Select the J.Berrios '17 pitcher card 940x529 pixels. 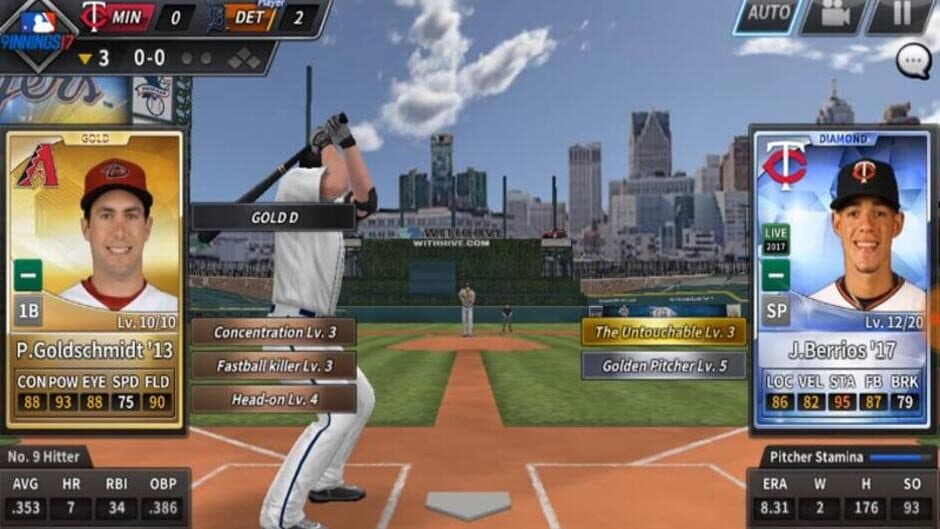[x=844, y=280]
